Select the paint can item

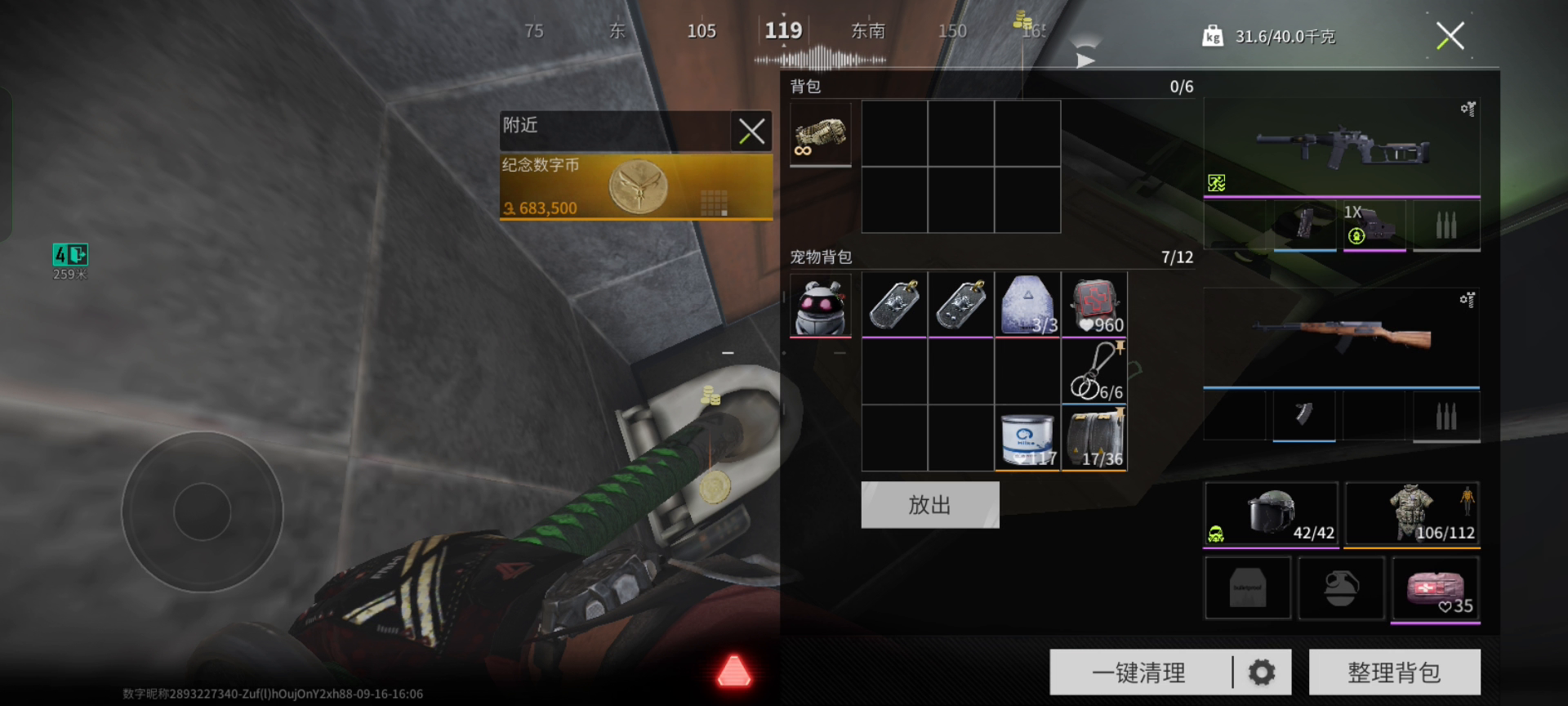1027,439
